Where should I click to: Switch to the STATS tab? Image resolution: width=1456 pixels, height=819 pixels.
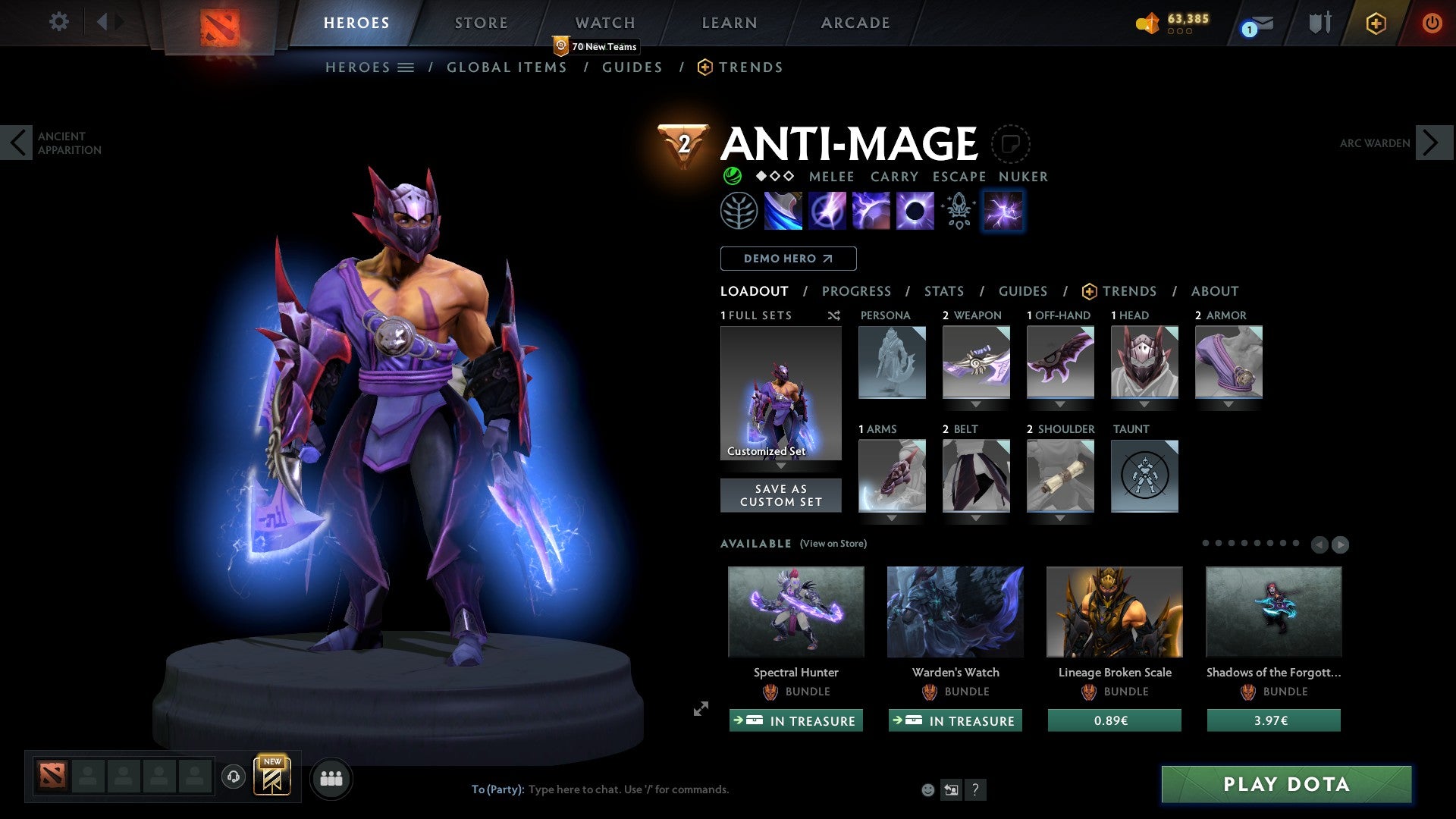point(943,290)
